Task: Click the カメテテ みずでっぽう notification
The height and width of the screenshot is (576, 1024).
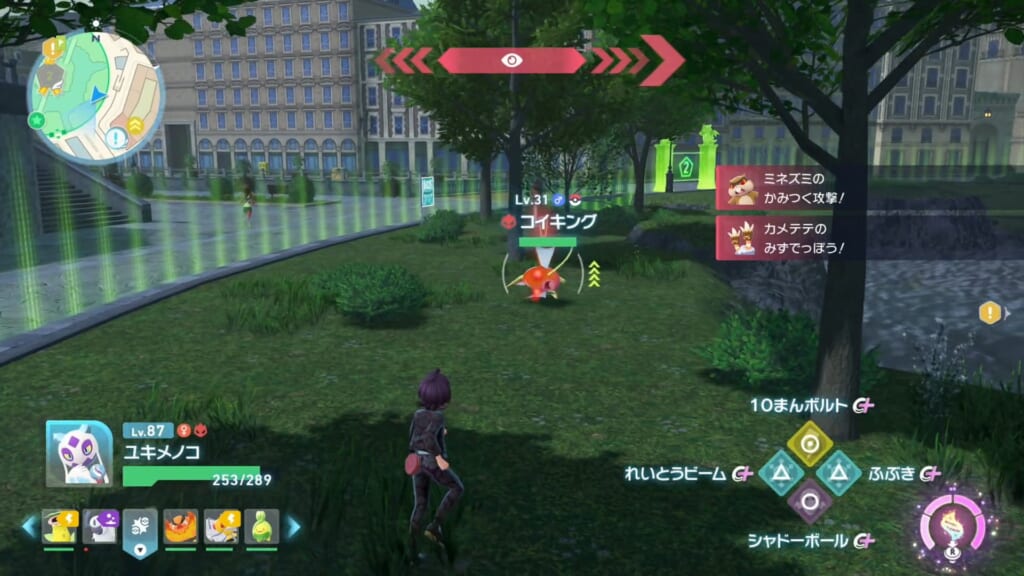Action: pos(790,238)
